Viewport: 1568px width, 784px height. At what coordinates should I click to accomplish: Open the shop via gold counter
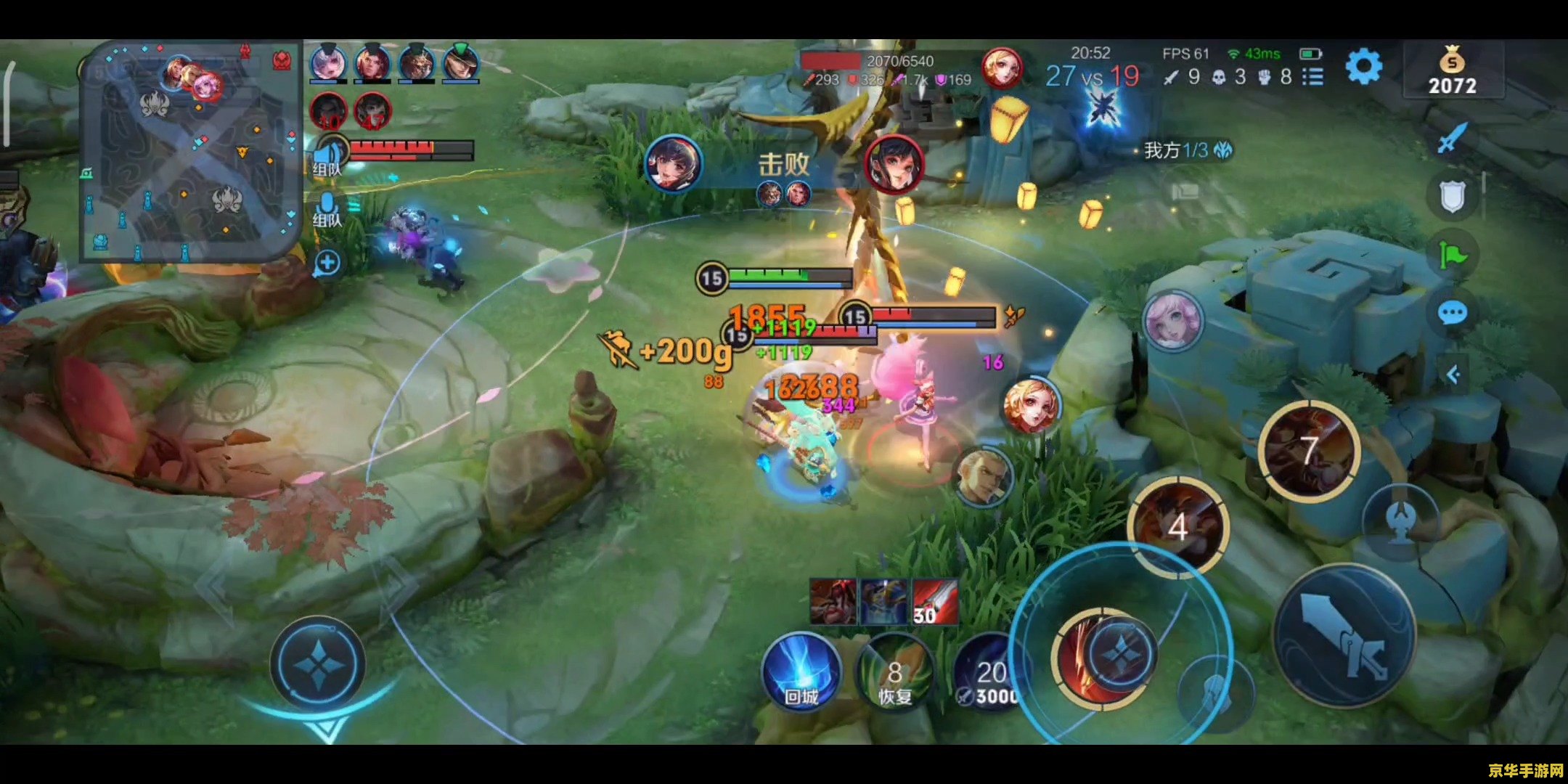pyautogui.click(x=1452, y=71)
